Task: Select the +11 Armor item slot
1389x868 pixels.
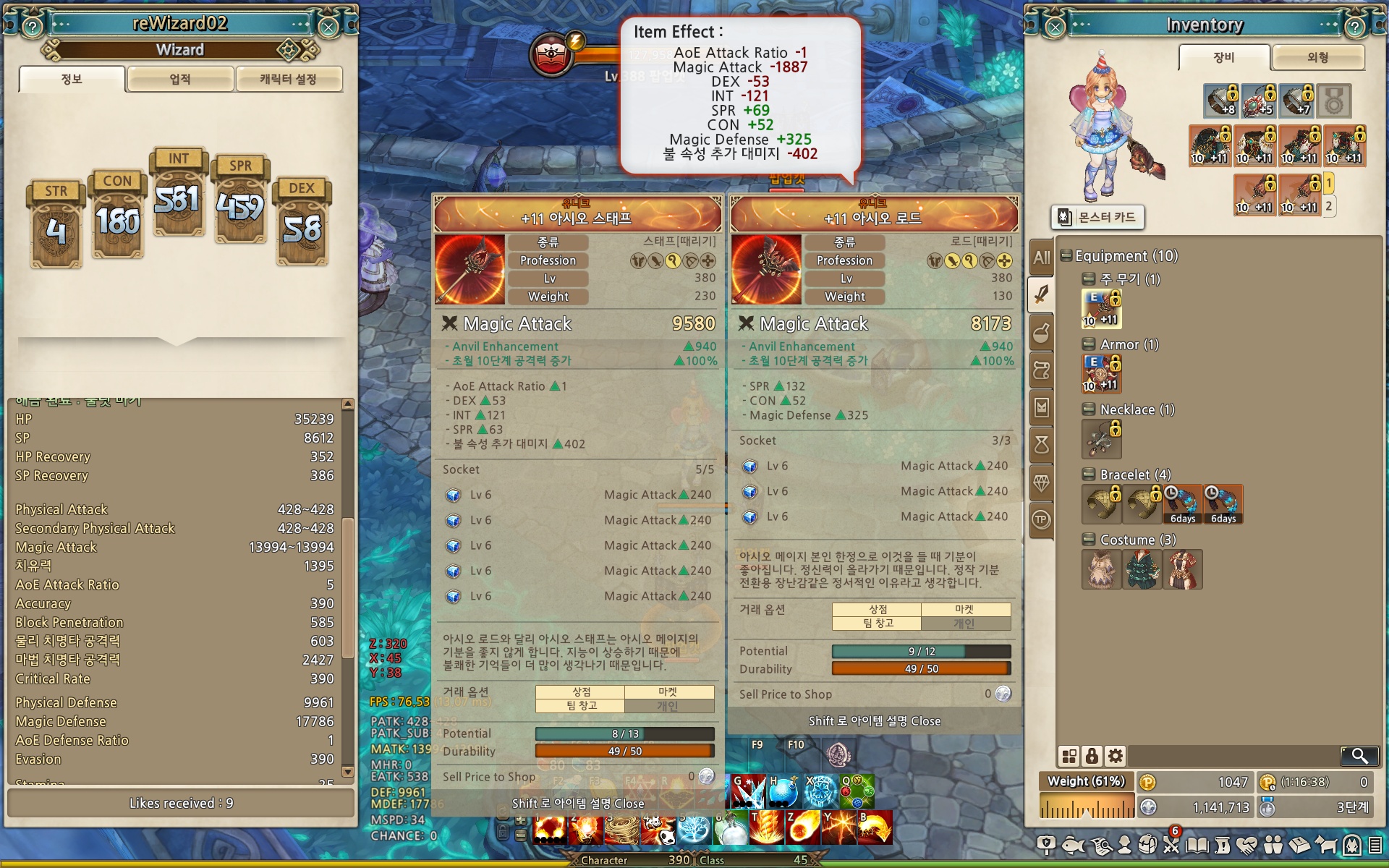Action: pos(1101,373)
